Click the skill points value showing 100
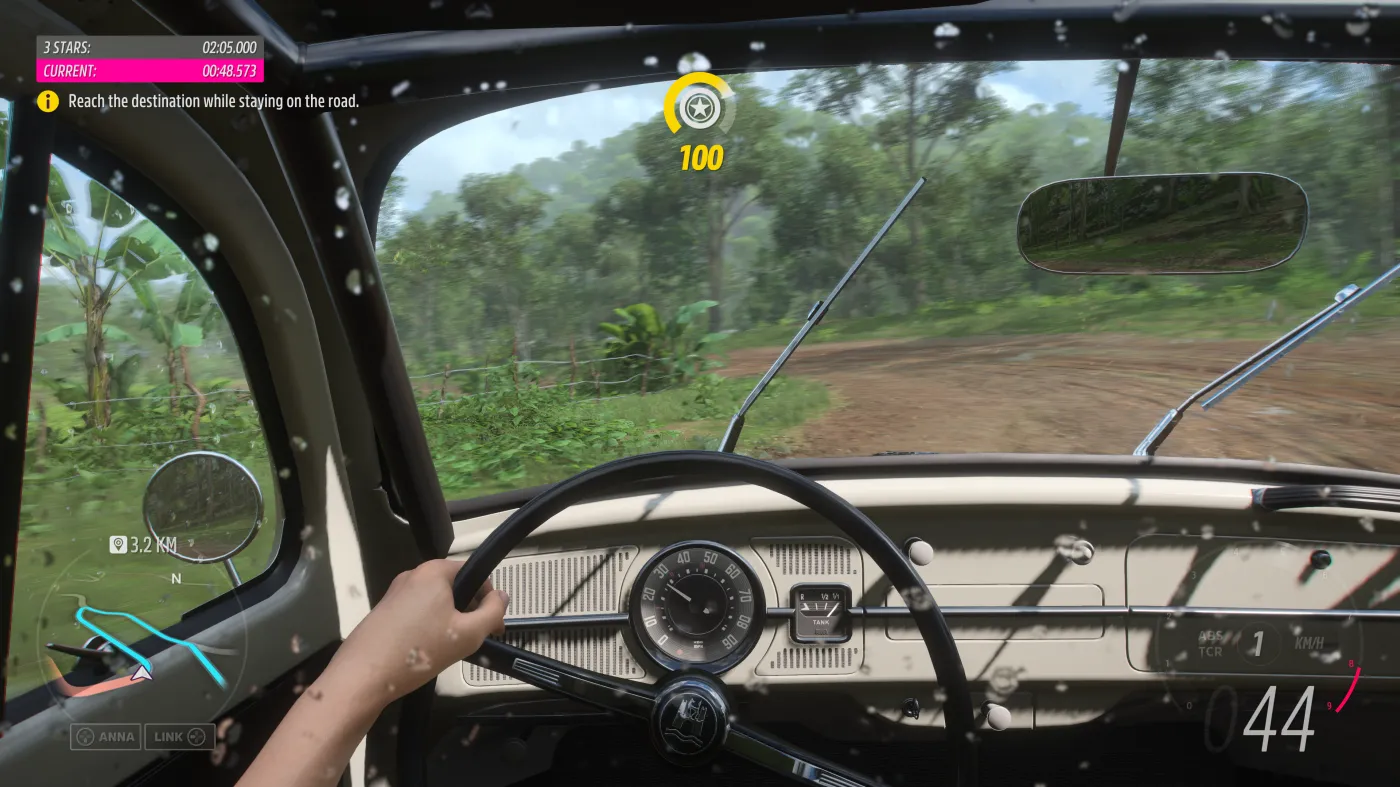 tap(700, 157)
